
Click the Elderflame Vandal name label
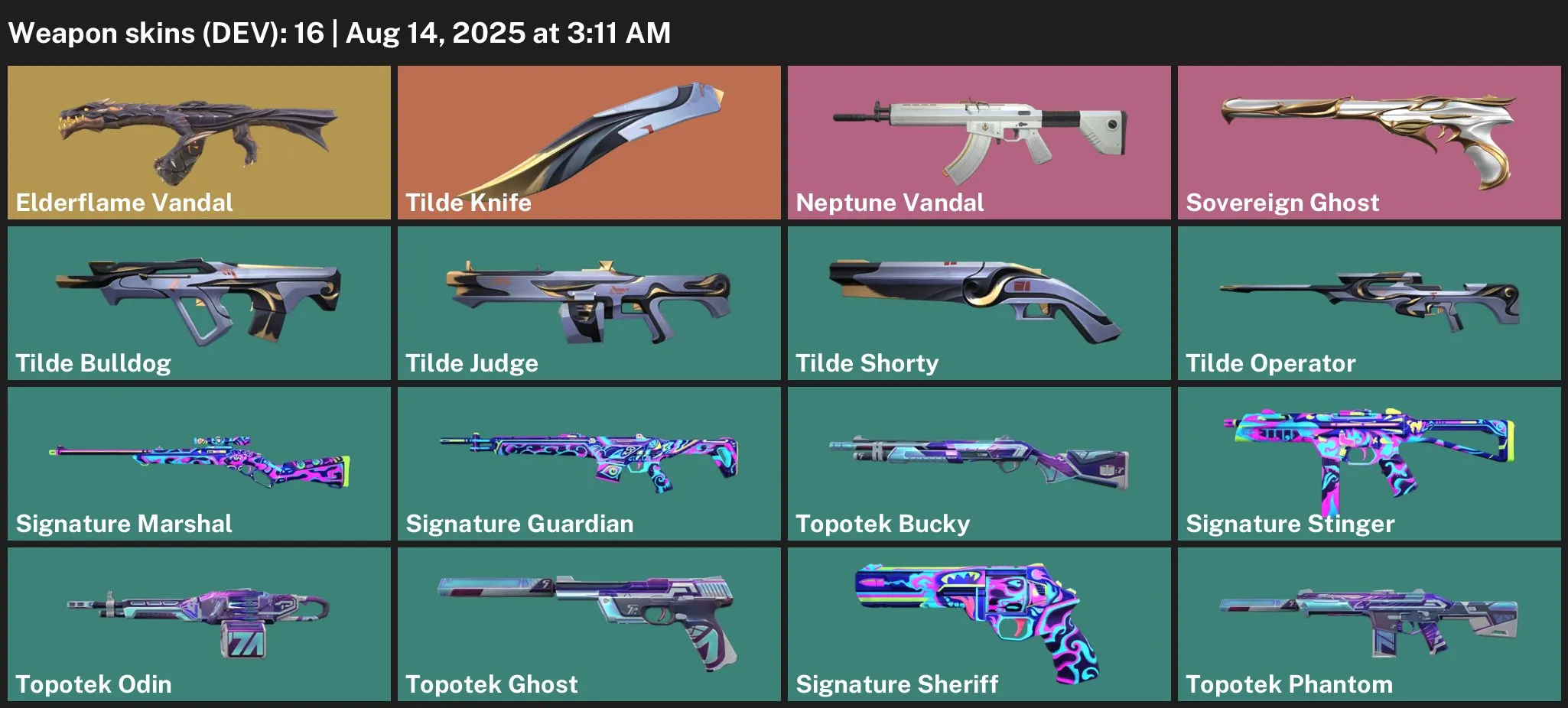tap(122, 203)
